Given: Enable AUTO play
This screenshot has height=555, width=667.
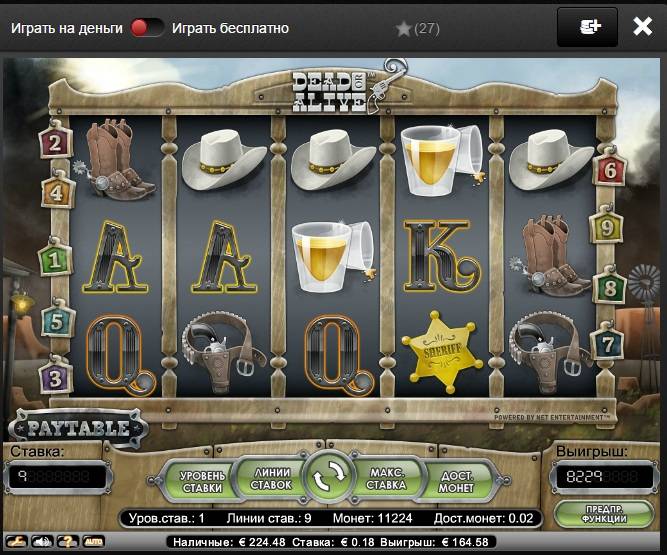Looking at the screenshot, I should (93, 541).
